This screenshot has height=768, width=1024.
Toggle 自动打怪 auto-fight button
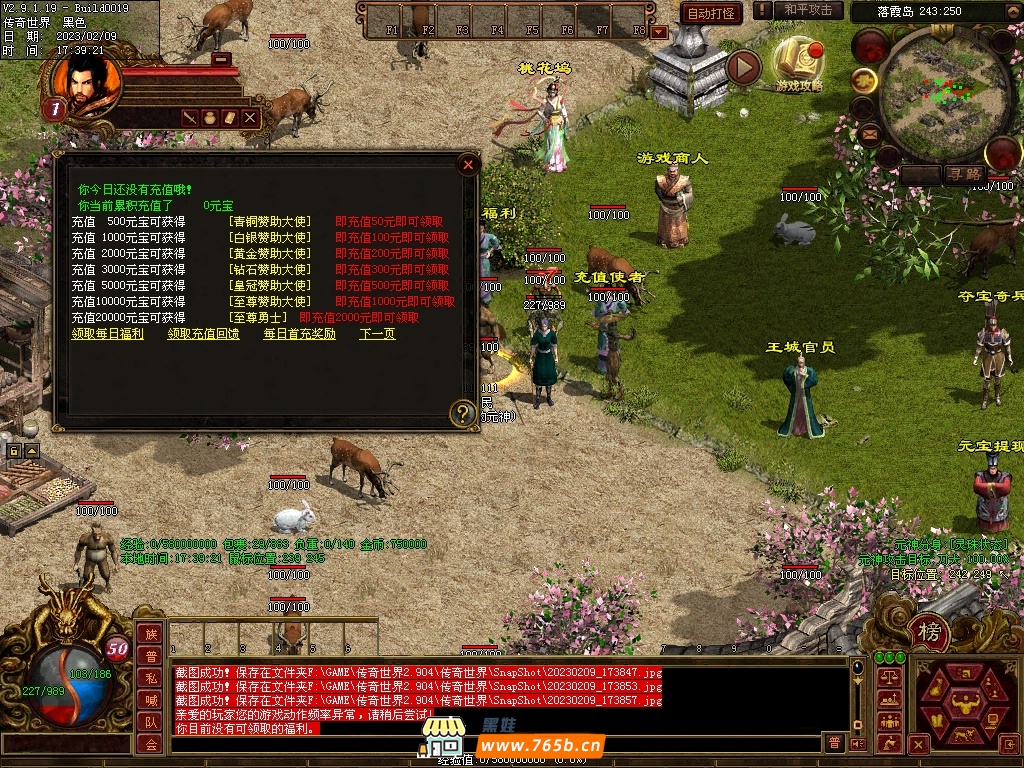pyautogui.click(x=711, y=13)
